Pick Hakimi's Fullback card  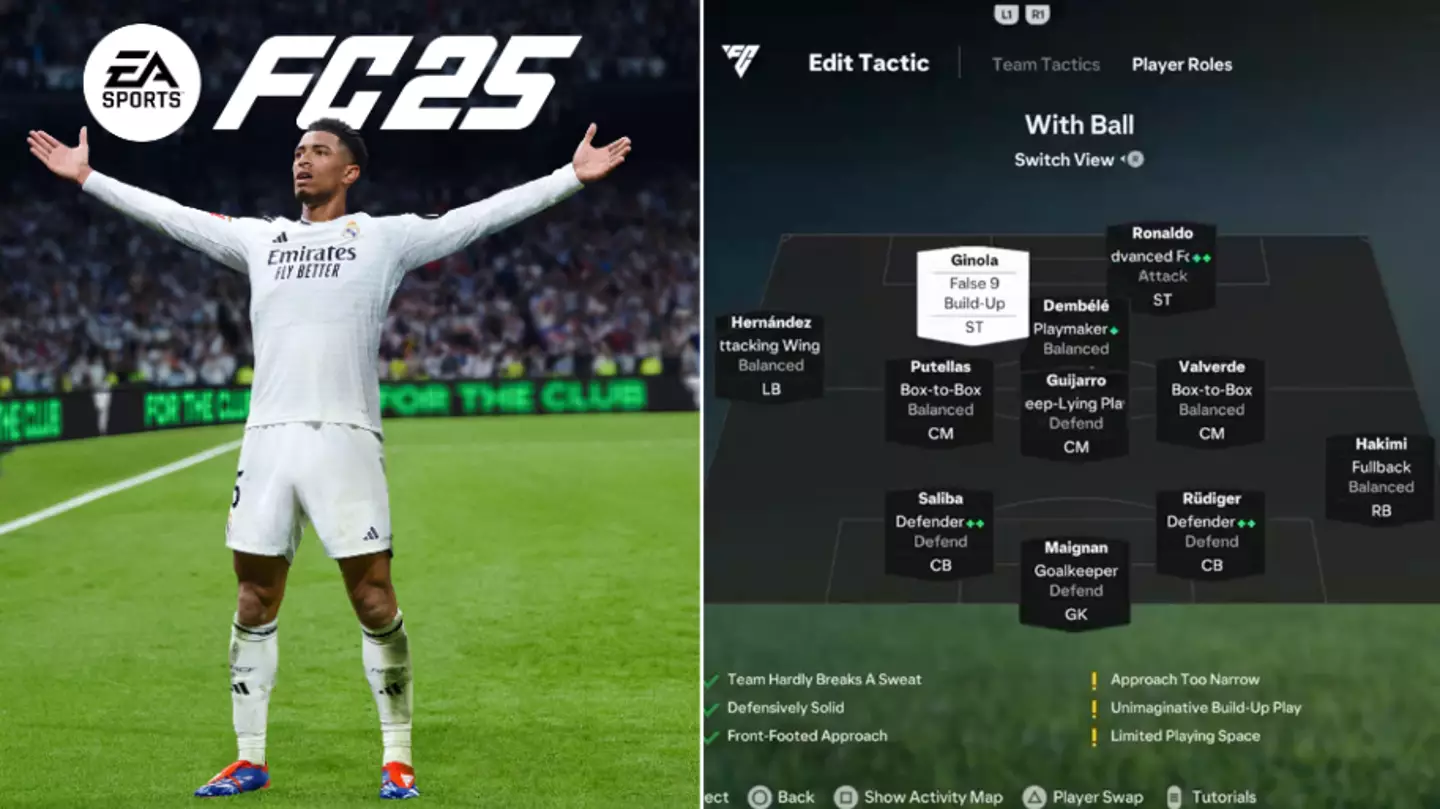(1380, 478)
